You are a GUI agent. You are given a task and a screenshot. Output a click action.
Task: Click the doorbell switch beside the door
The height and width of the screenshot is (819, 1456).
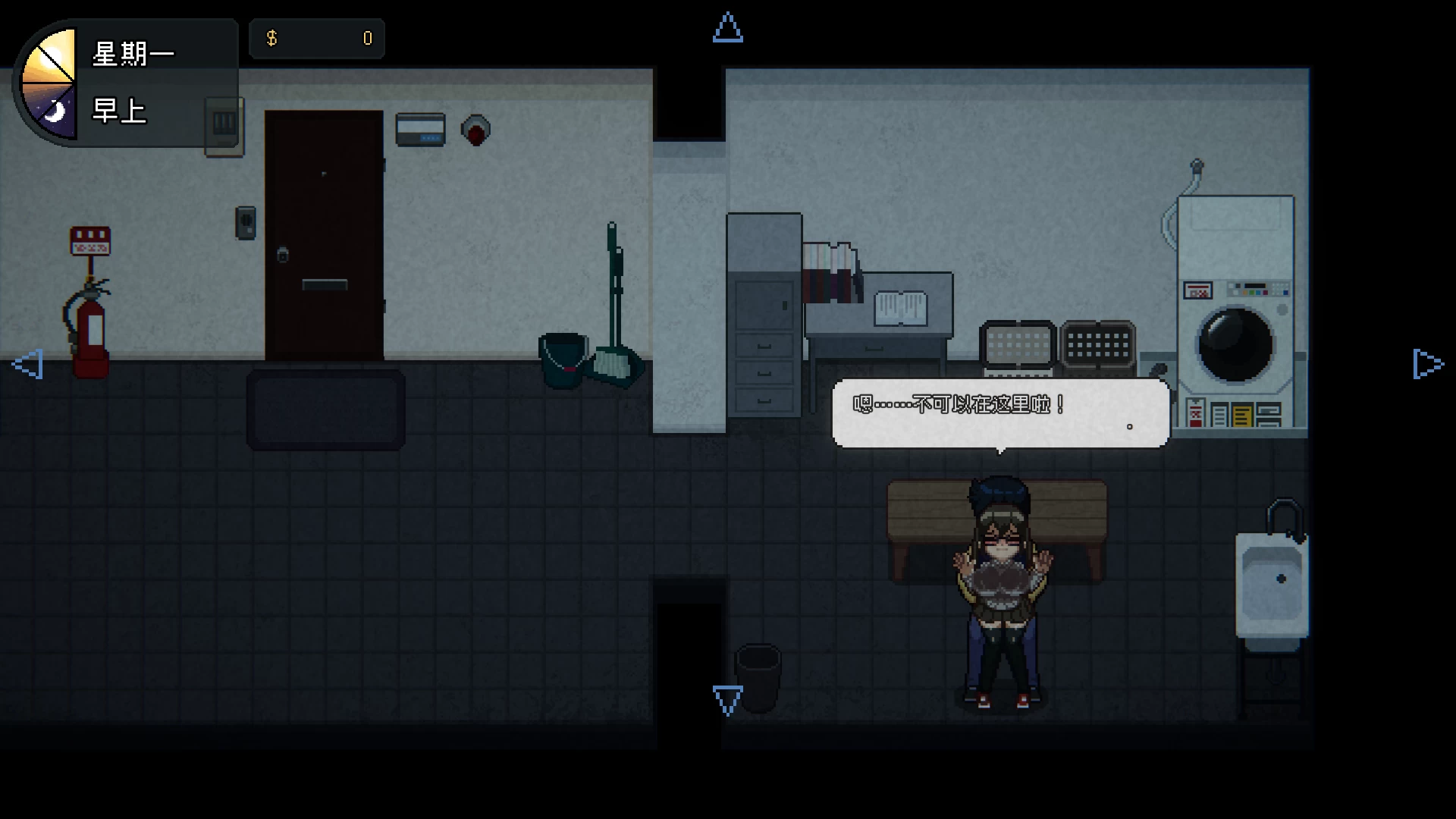(245, 223)
